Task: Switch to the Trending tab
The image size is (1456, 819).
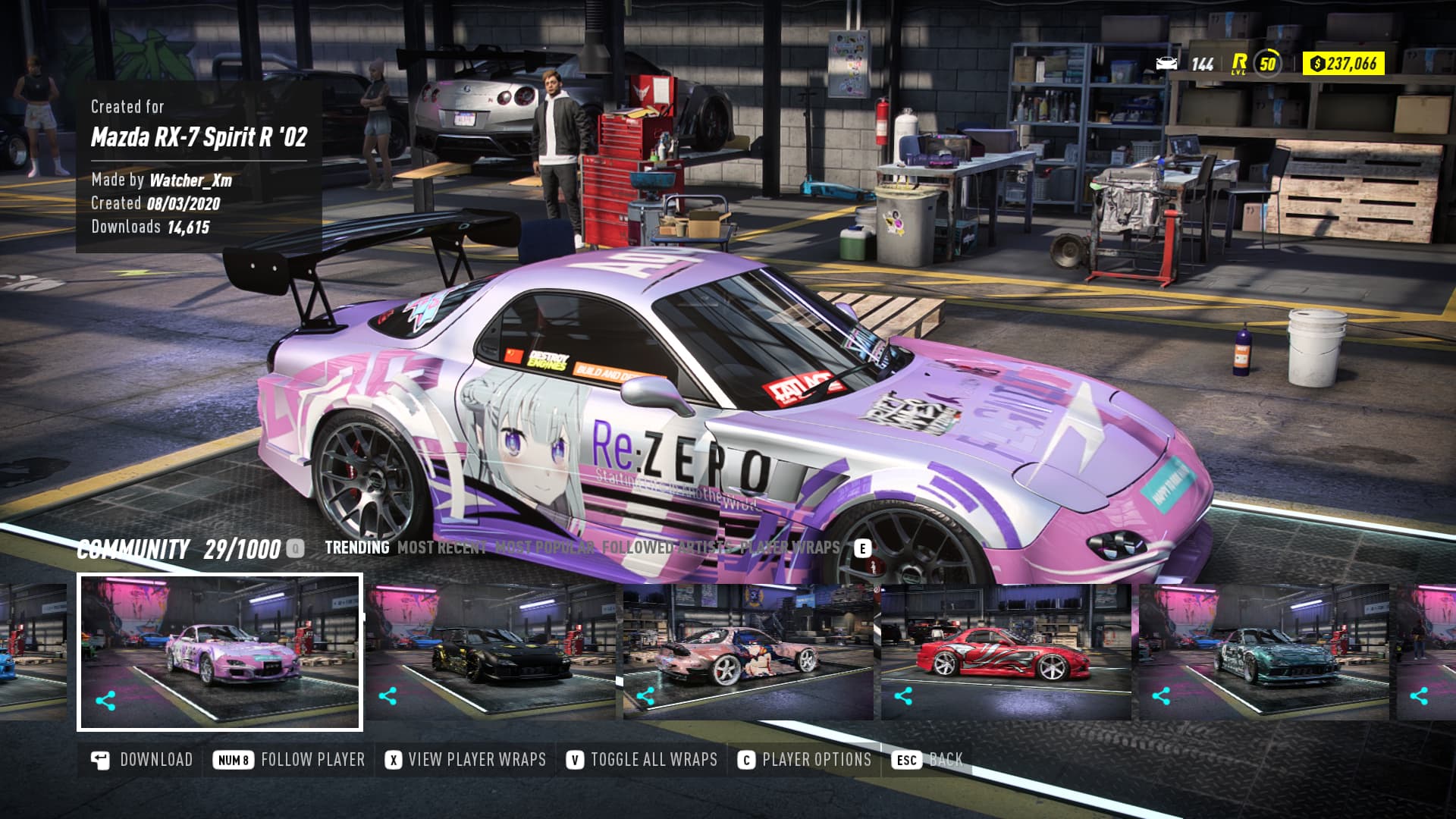Action: pyautogui.click(x=356, y=548)
